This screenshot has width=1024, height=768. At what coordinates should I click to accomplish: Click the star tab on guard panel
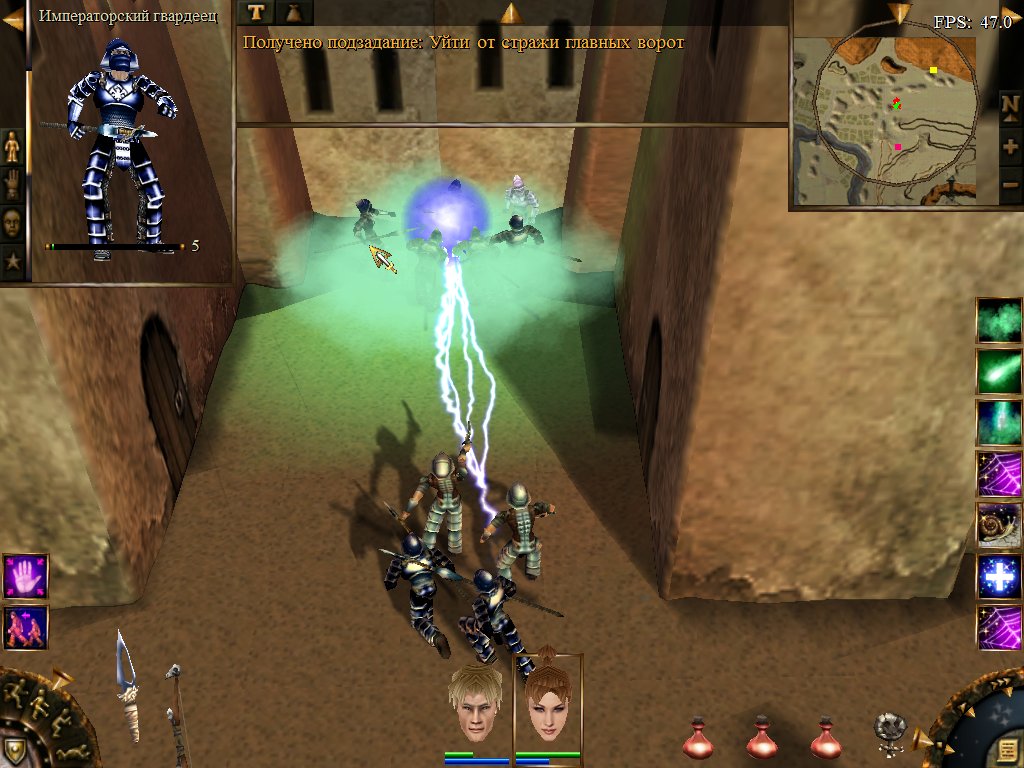point(12,262)
